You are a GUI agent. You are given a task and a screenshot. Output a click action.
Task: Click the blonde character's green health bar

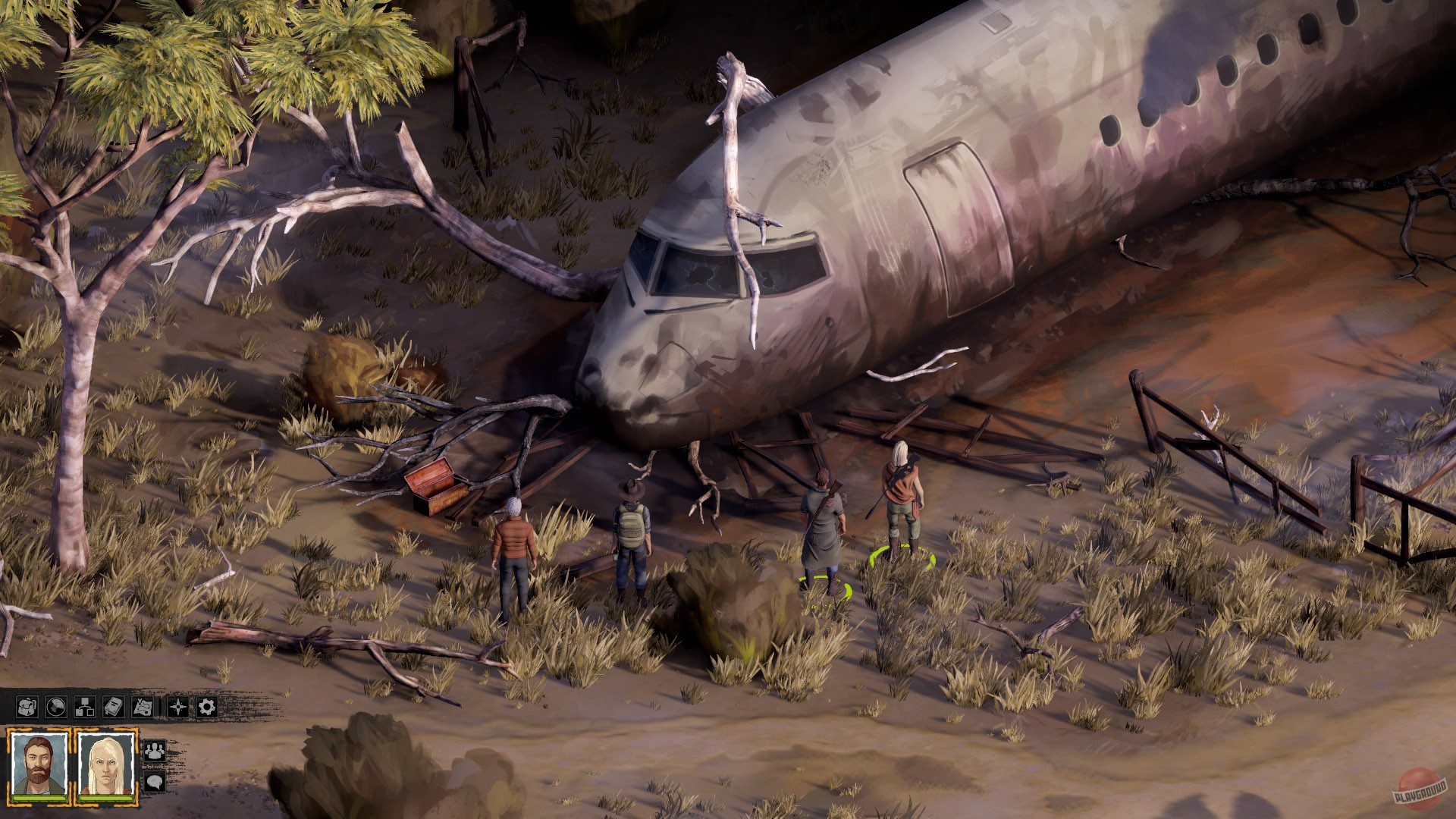(x=105, y=798)
